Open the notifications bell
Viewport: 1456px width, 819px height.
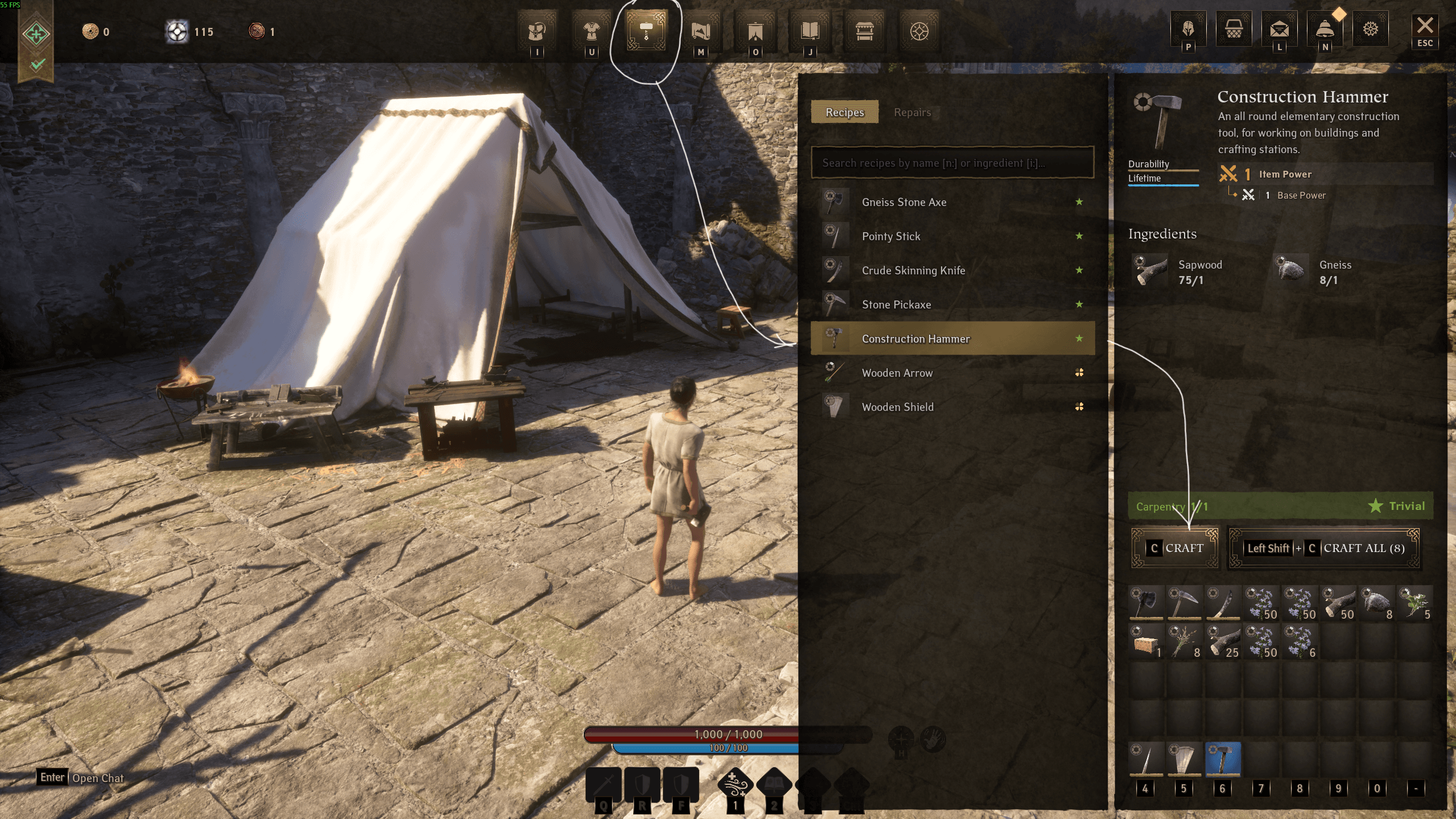[x=1325, y=28]
